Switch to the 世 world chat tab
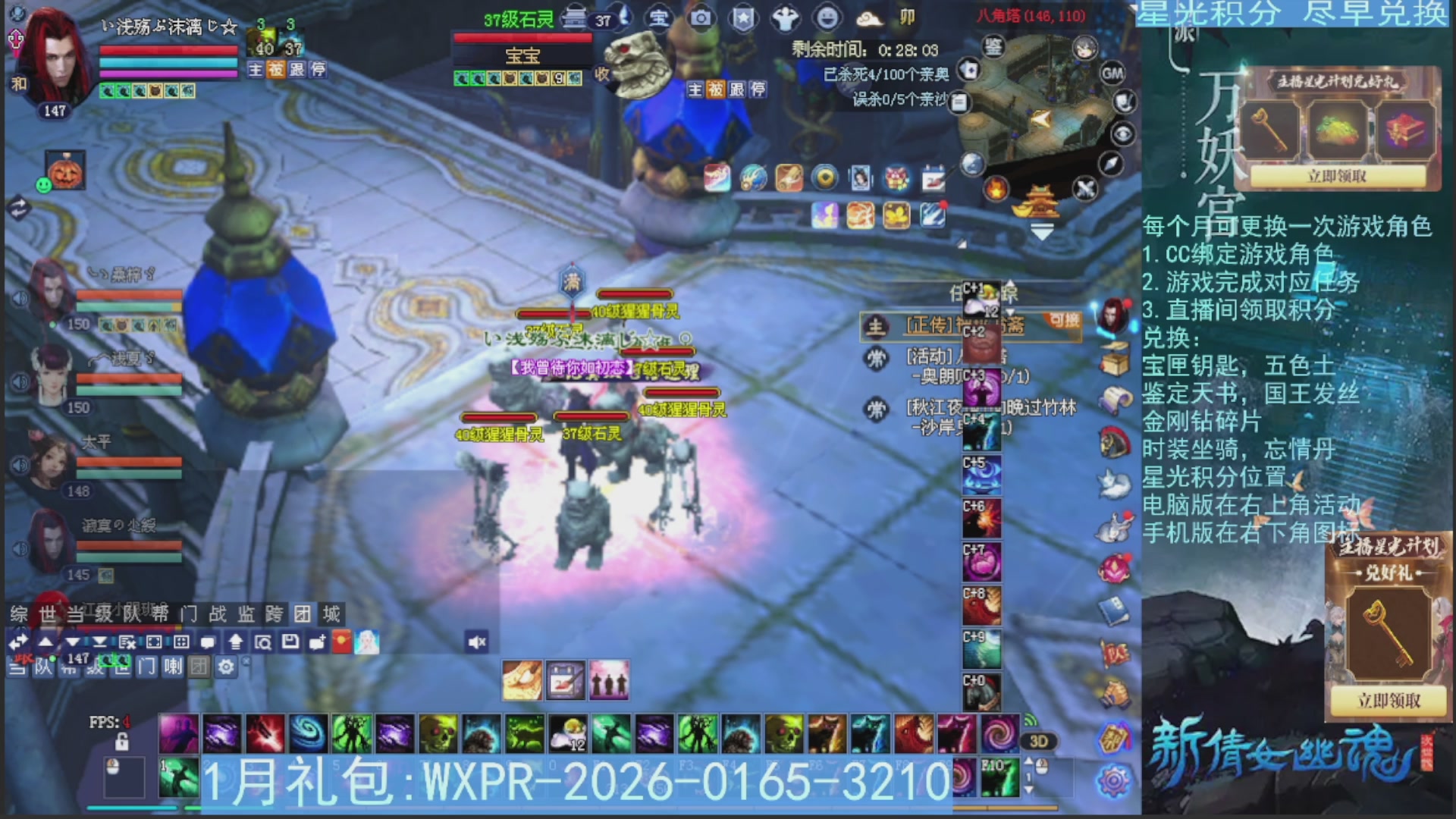 point(46,614)
